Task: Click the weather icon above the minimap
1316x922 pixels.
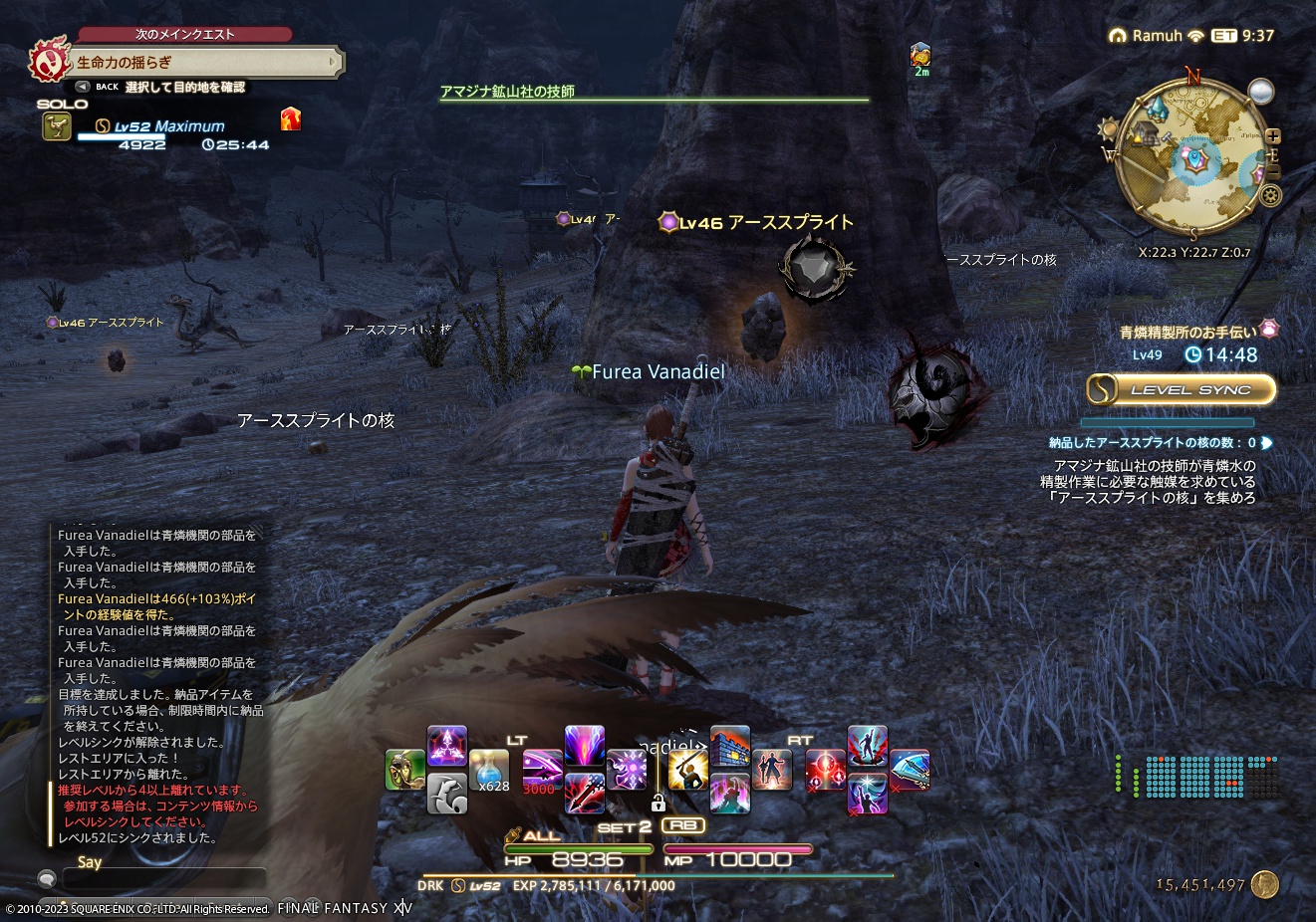Action: coord(1260,92)
